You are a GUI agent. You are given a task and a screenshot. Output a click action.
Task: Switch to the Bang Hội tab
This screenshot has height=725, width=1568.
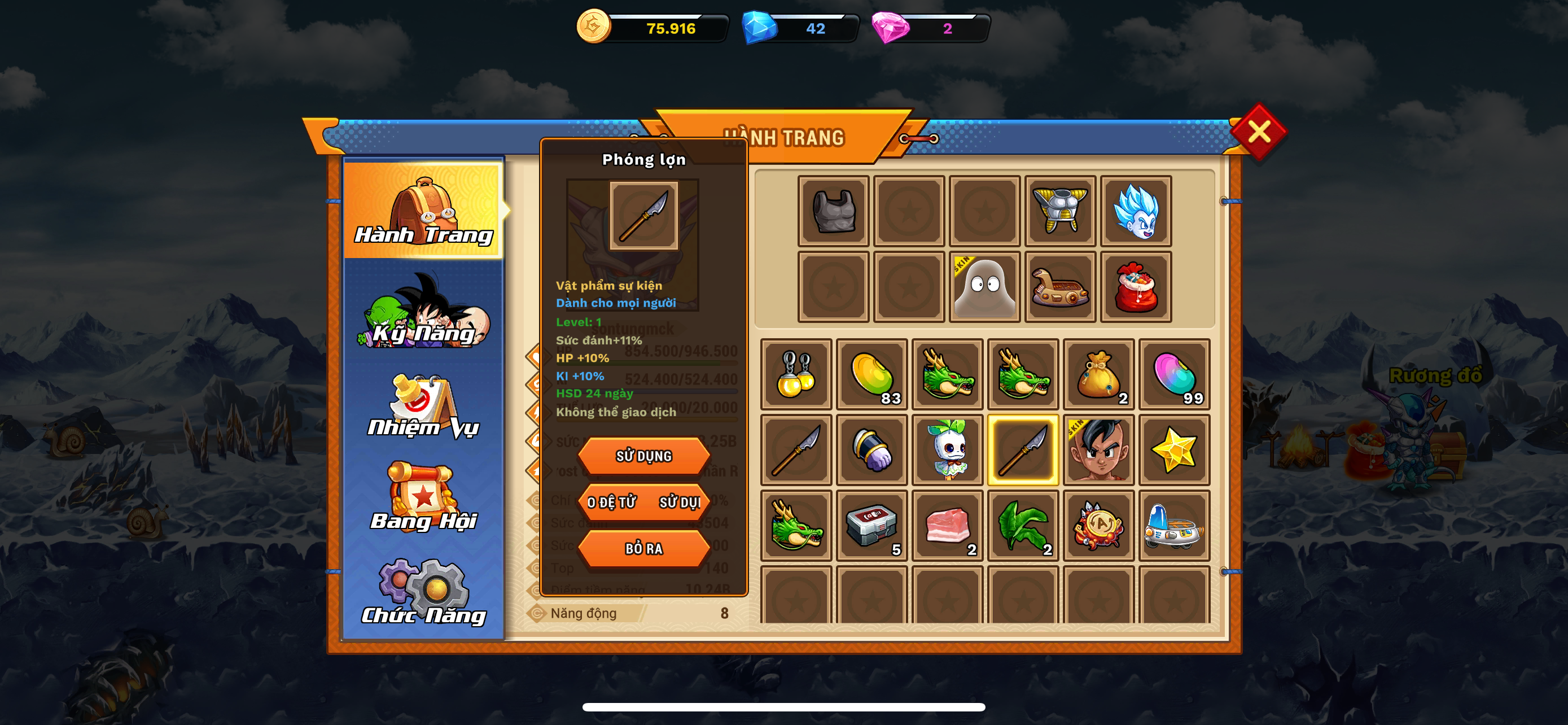[424, 498]
